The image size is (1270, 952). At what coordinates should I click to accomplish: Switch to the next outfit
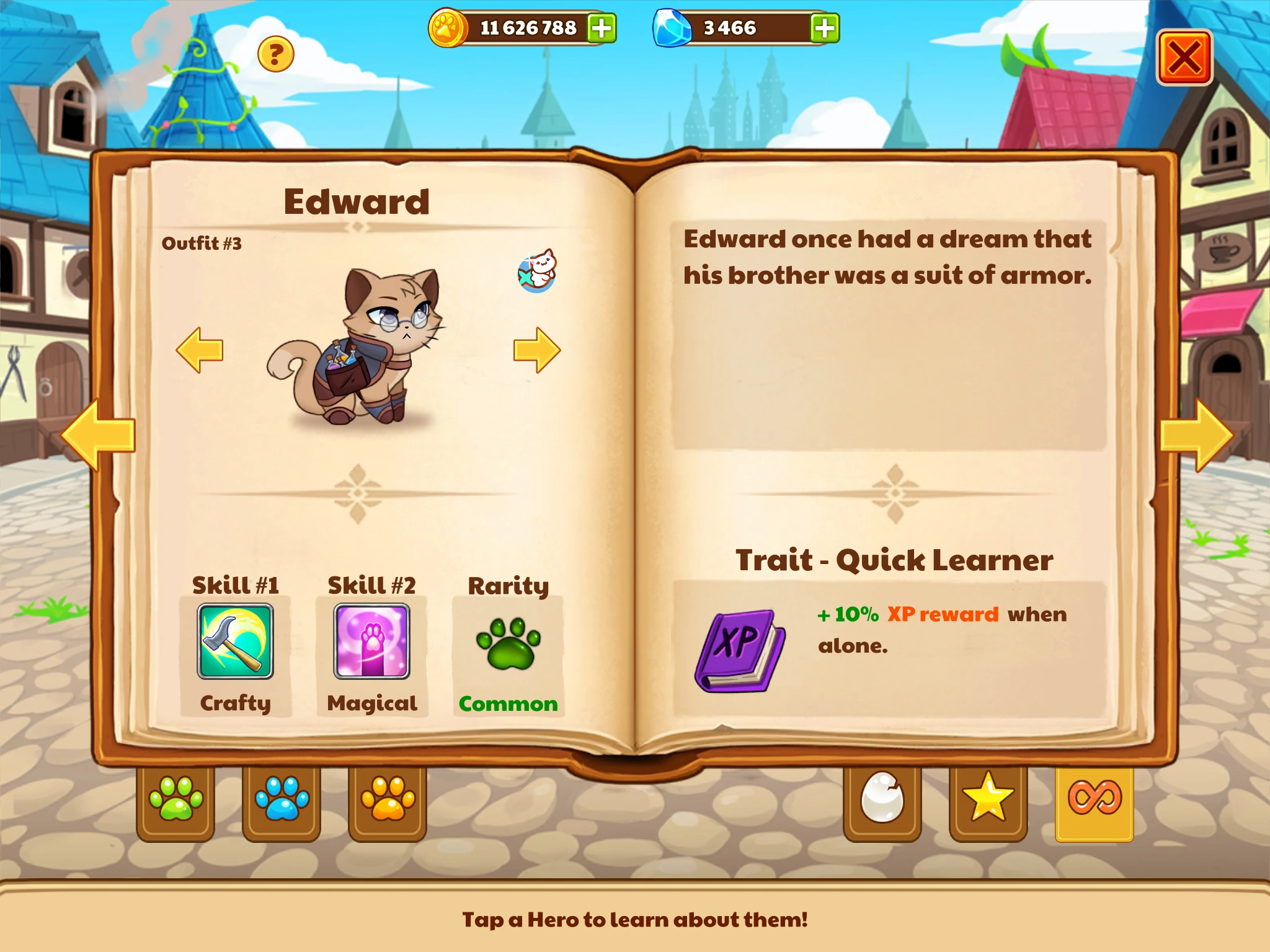(535, 349)
